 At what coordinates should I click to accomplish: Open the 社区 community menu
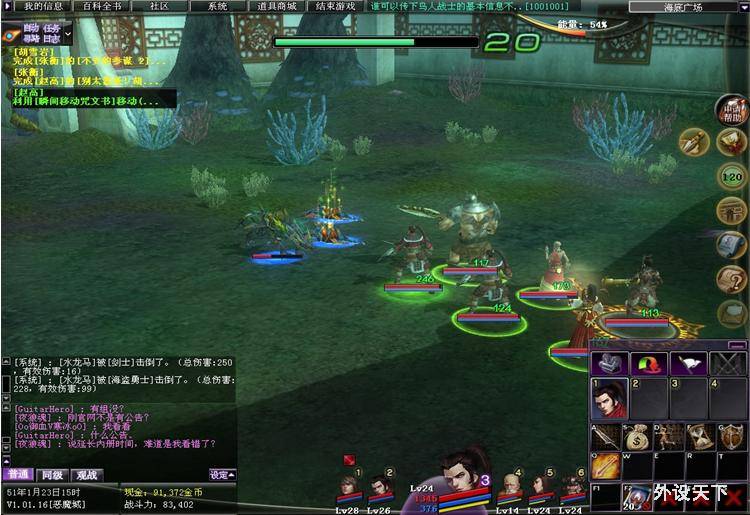point(159,6)
